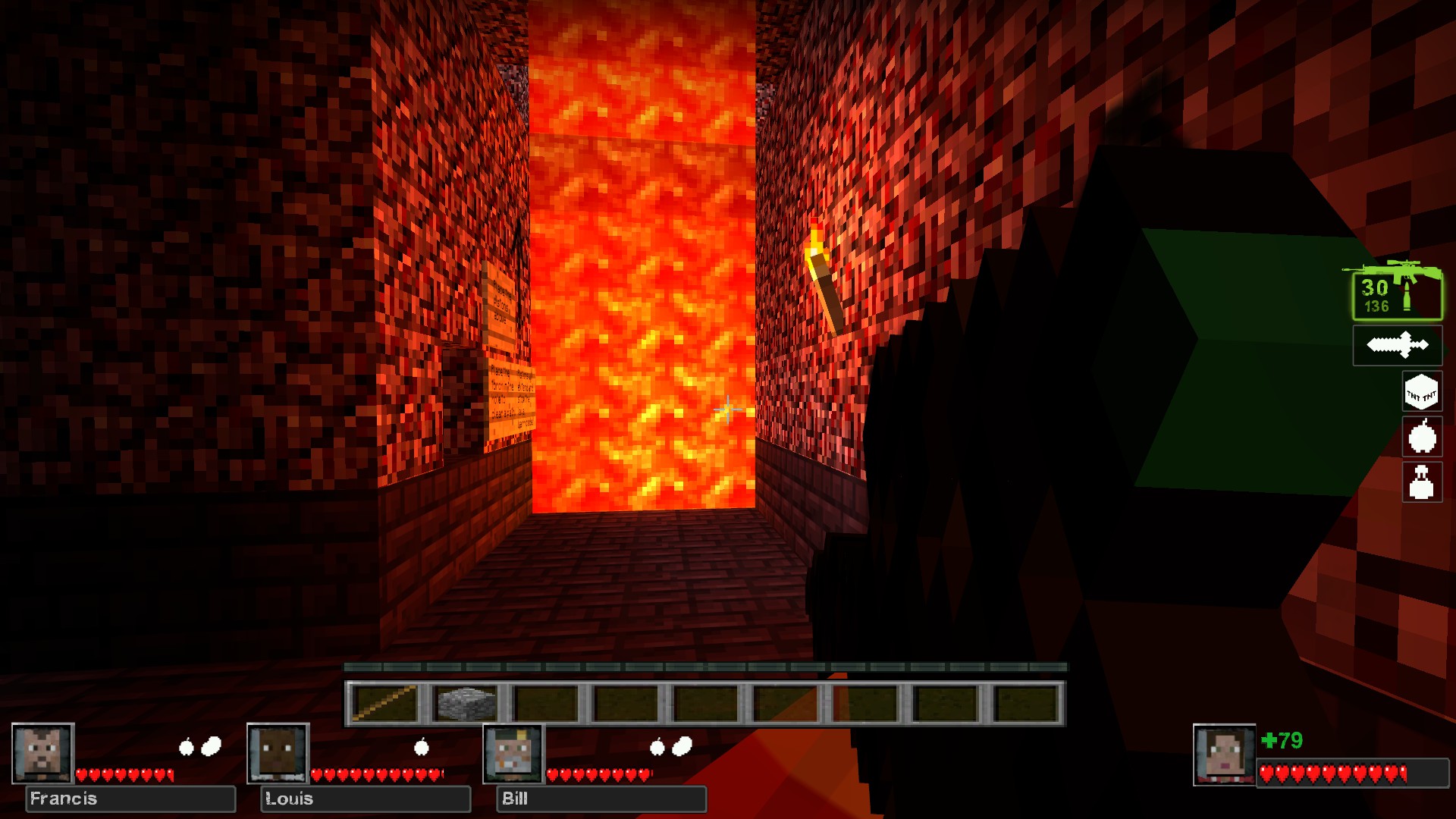Viewport: 1456px width, 819px height.
Task: Click Louis's teammate portrait
Action: coord(278,753)
